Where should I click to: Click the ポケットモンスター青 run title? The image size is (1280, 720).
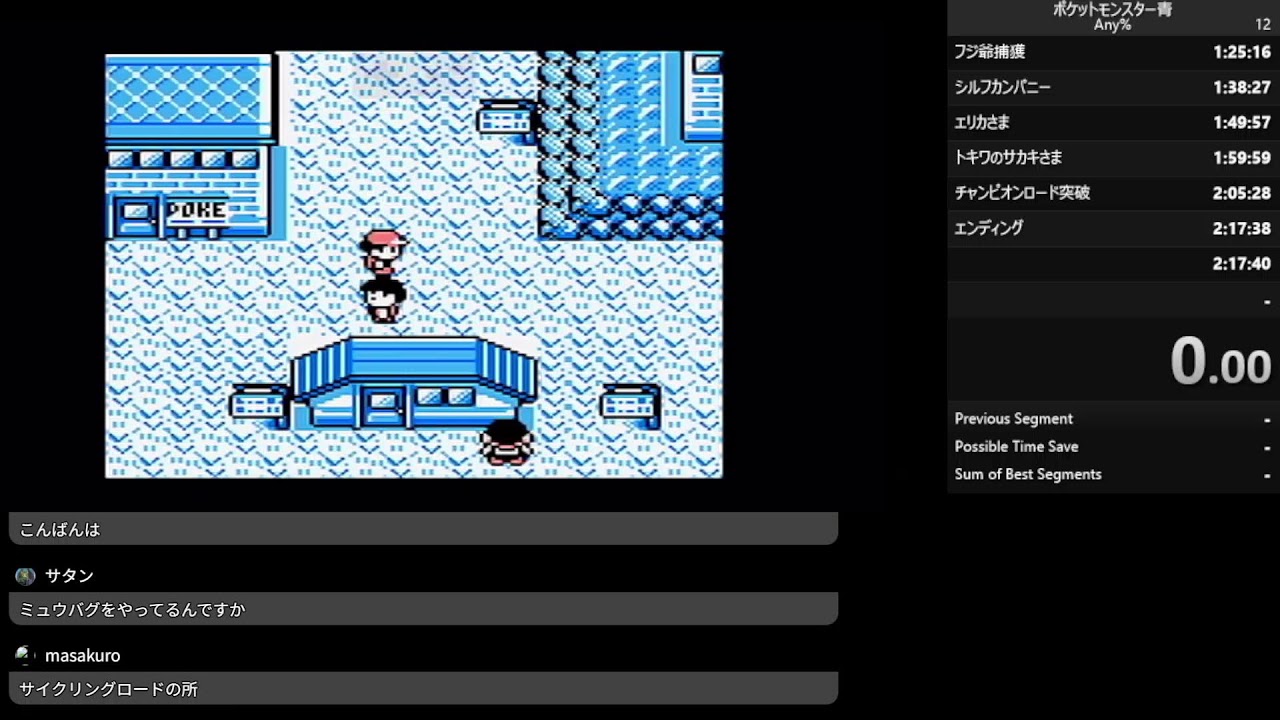tap(1110, 11)
